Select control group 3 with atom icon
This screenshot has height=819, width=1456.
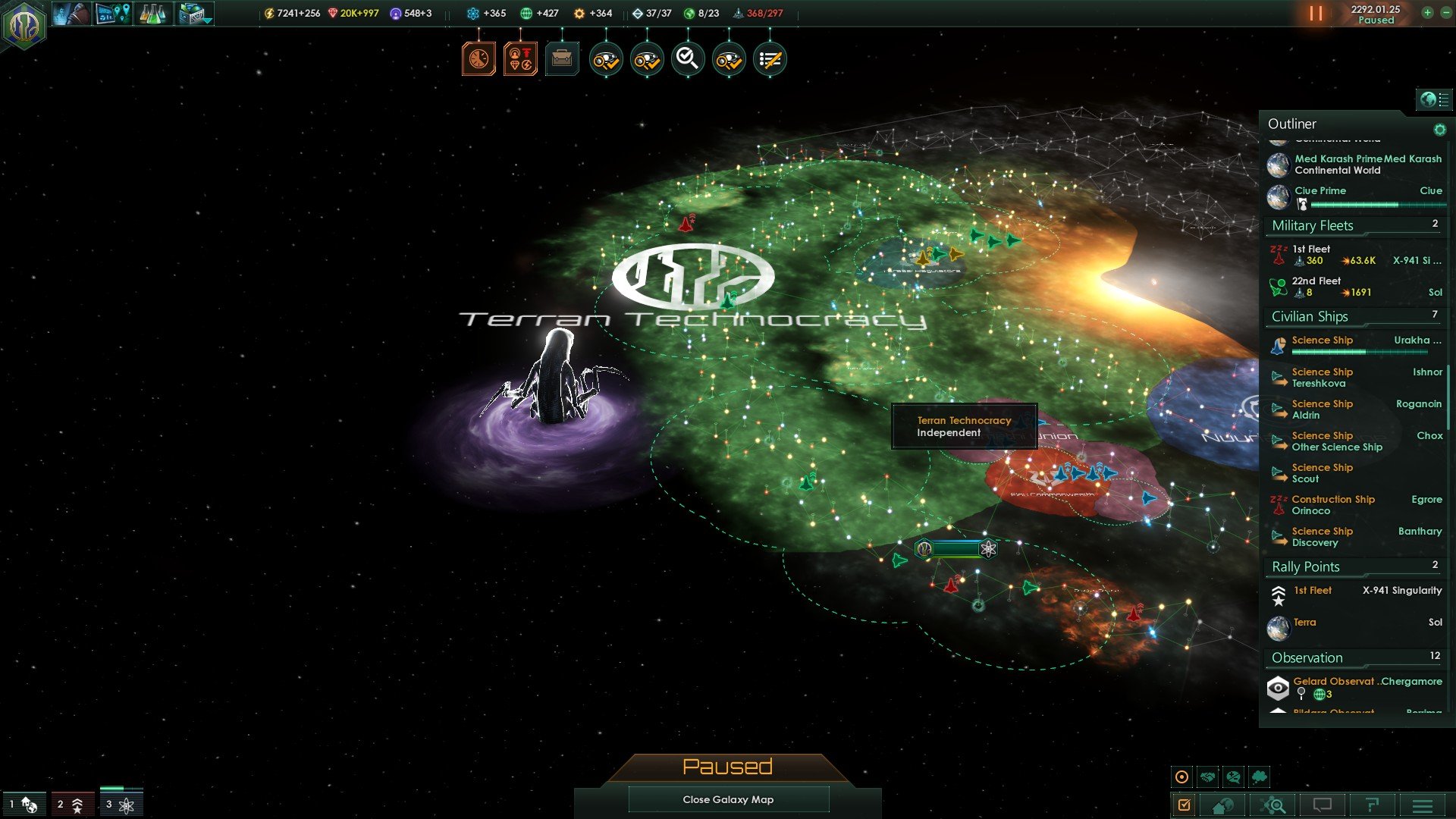coord(121,805)
